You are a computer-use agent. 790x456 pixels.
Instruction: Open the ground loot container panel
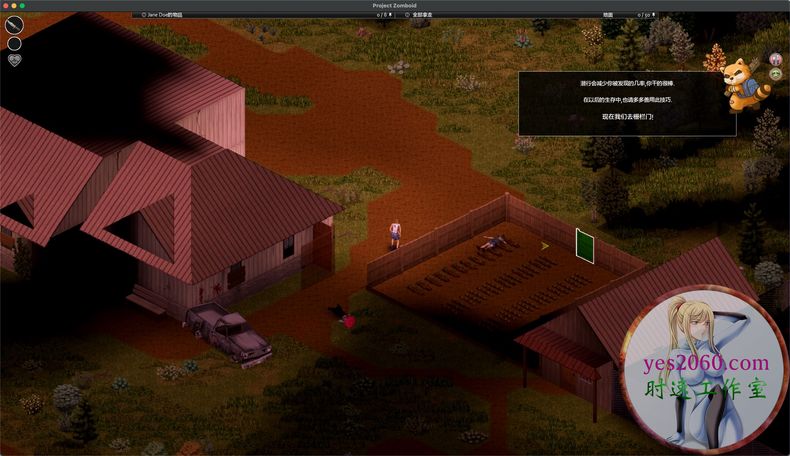pyautogui.click(x=608, y=15)
